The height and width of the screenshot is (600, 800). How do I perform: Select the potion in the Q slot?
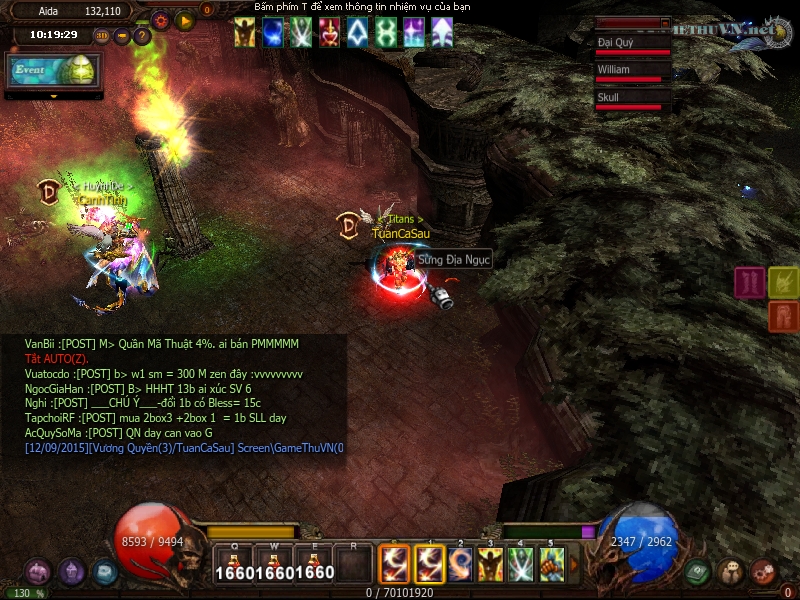(234, 563)
